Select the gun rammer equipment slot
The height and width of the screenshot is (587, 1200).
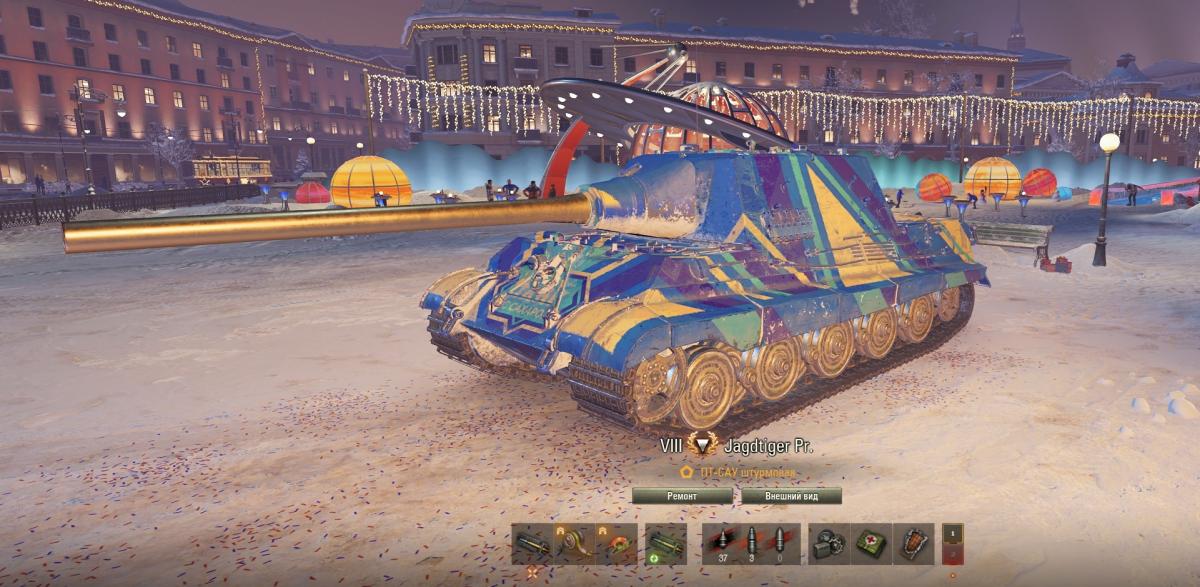pos(532,544)
